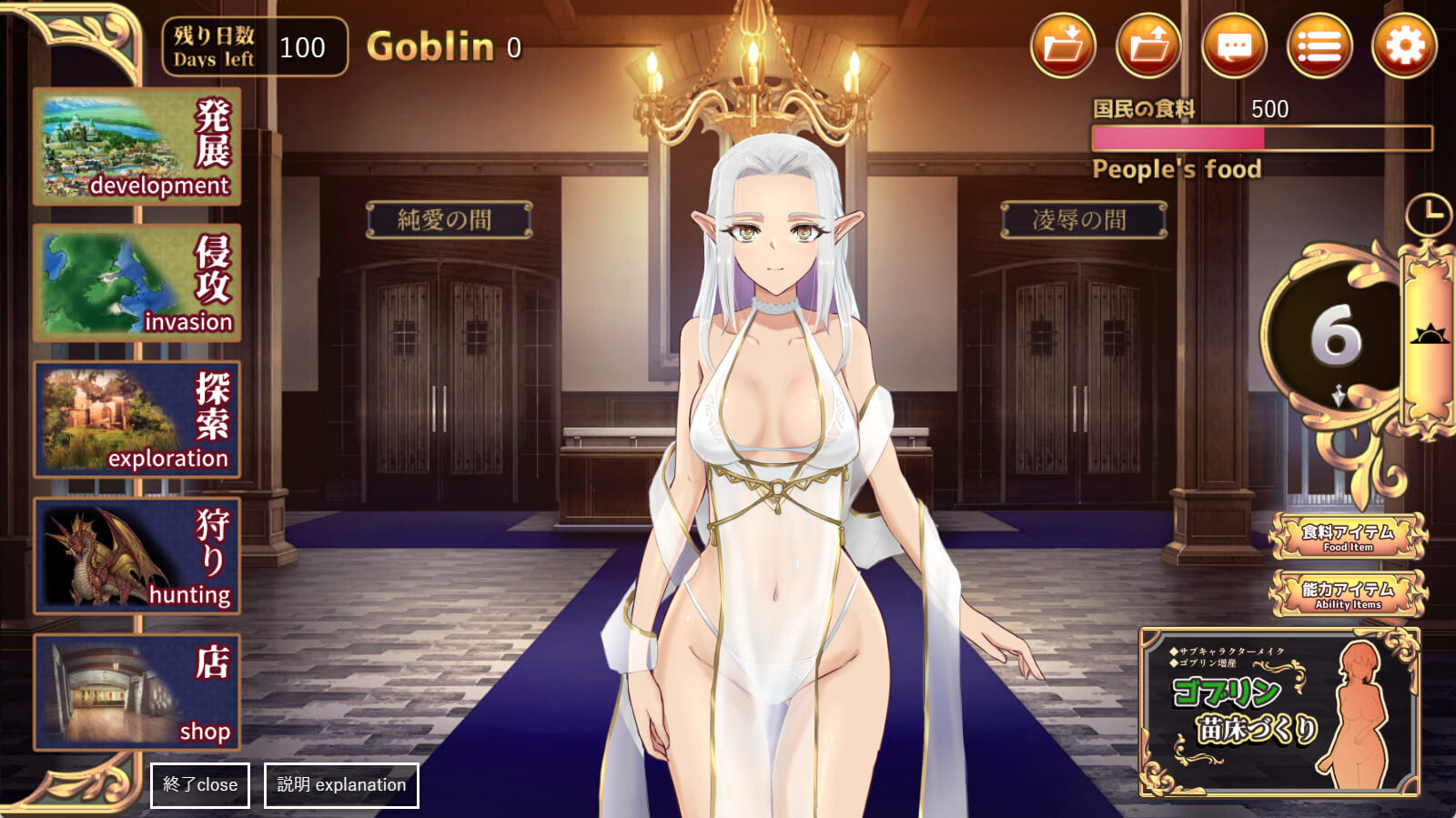This screenshot has height=818, width=1456.
Task: Choose the exploration menu entry
Action: click(x=137, y=419)
